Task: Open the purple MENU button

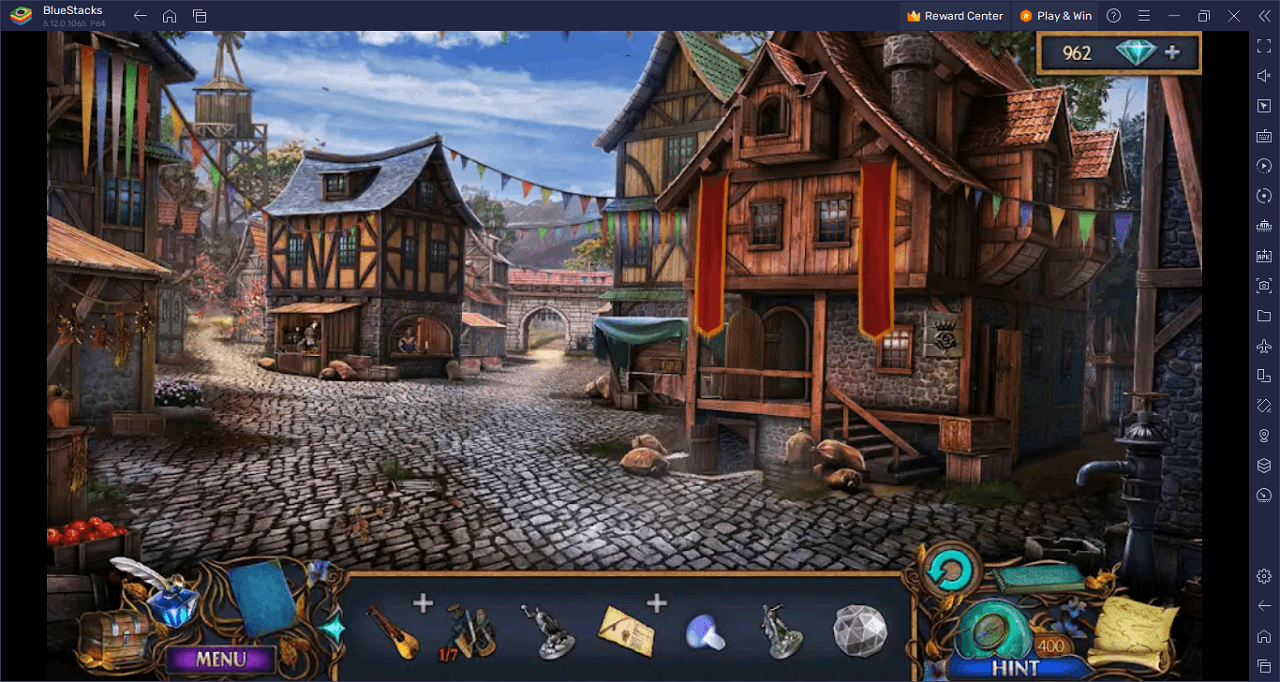Action: (220, 659)
